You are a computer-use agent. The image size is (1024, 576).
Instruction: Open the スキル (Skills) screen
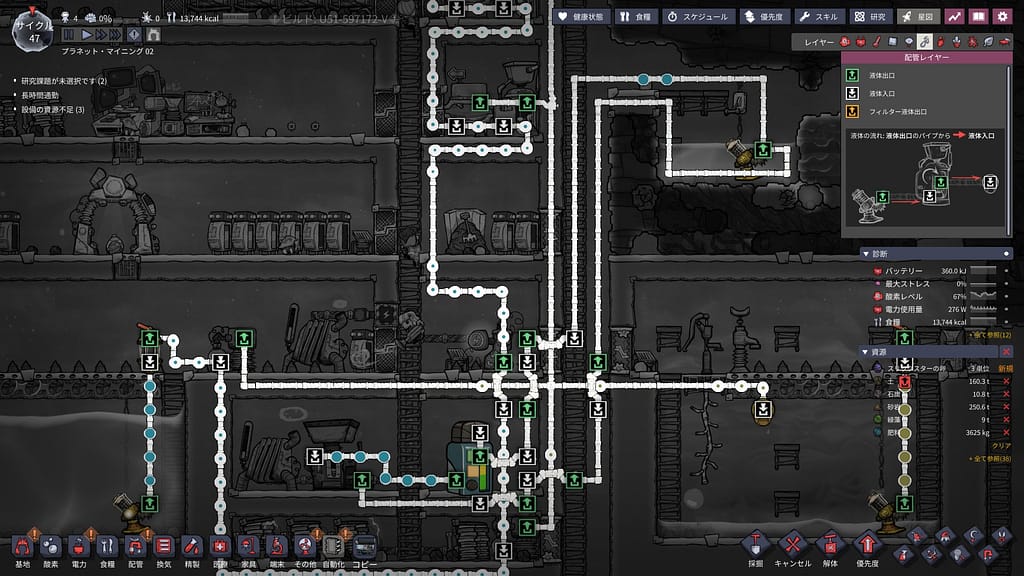pos(819,17)
